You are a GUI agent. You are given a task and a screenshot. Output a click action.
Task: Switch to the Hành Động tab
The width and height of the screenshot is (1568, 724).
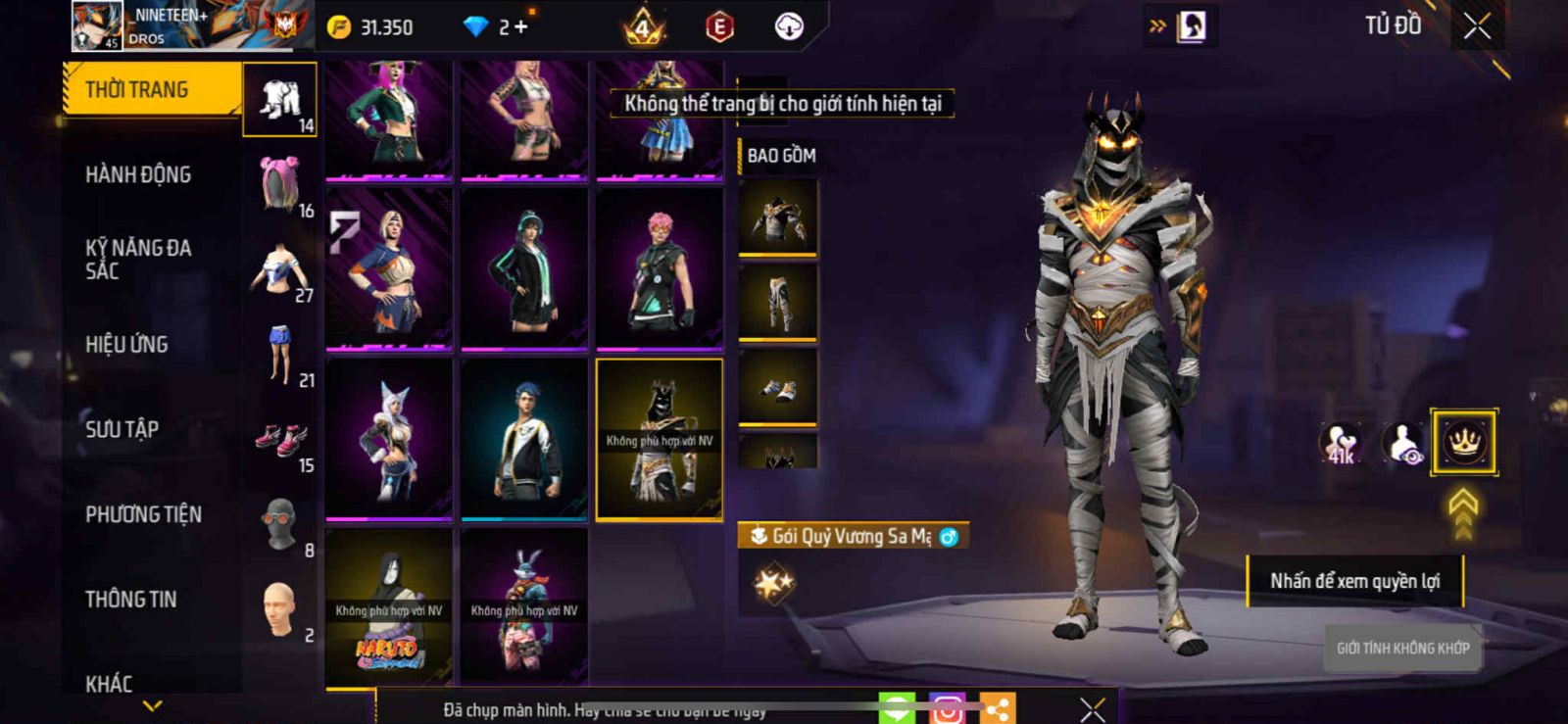pos(138,175)
